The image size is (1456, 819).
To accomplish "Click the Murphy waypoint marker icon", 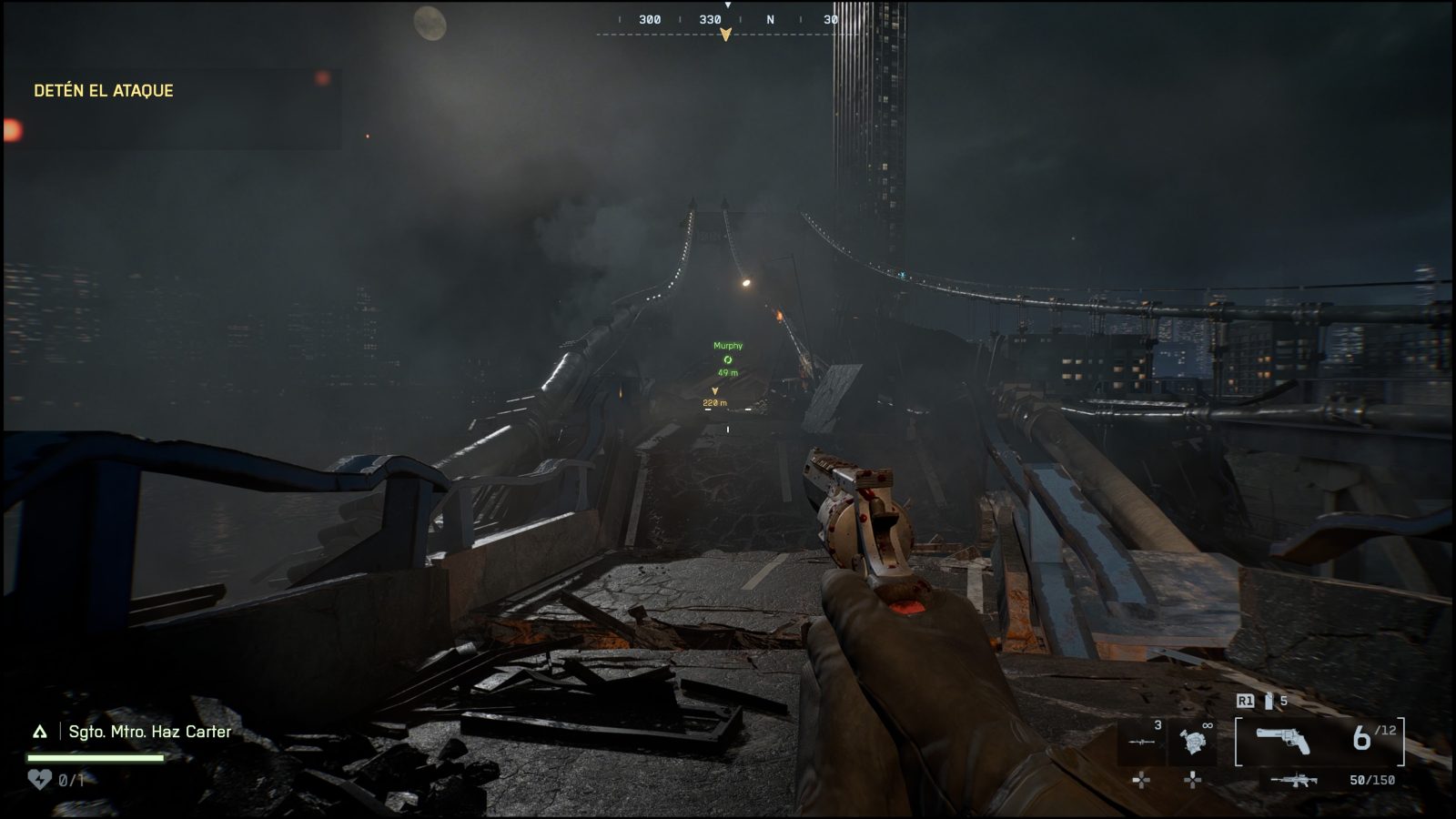I will pos(725,361).
